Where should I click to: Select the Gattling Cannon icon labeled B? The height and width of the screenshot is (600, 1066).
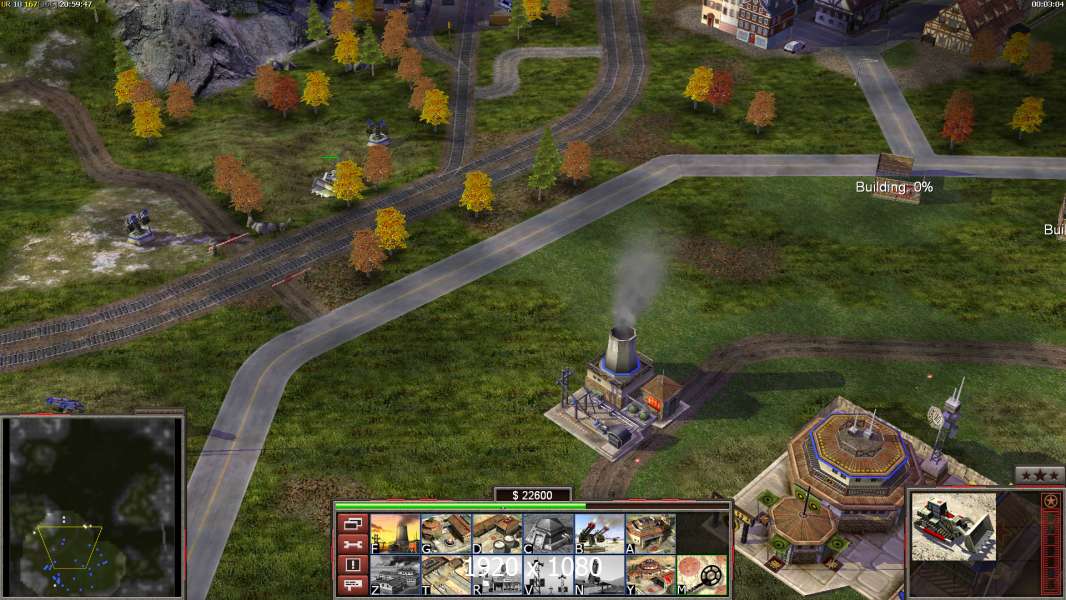pos(599,533)
